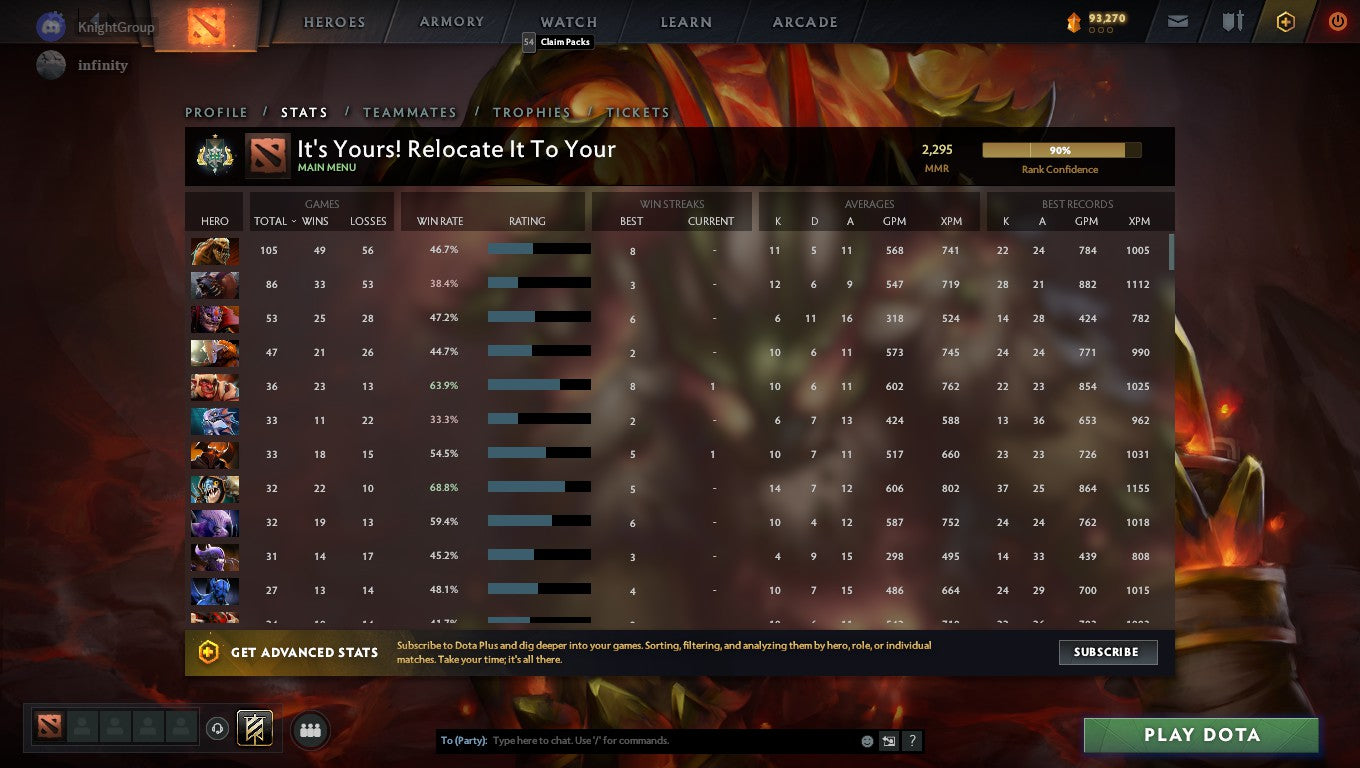Image resolution: width=1360 pixels, height=768 pixels.
Task: Open the emoticon picker in the chat bar
Action: coord(865,740)
